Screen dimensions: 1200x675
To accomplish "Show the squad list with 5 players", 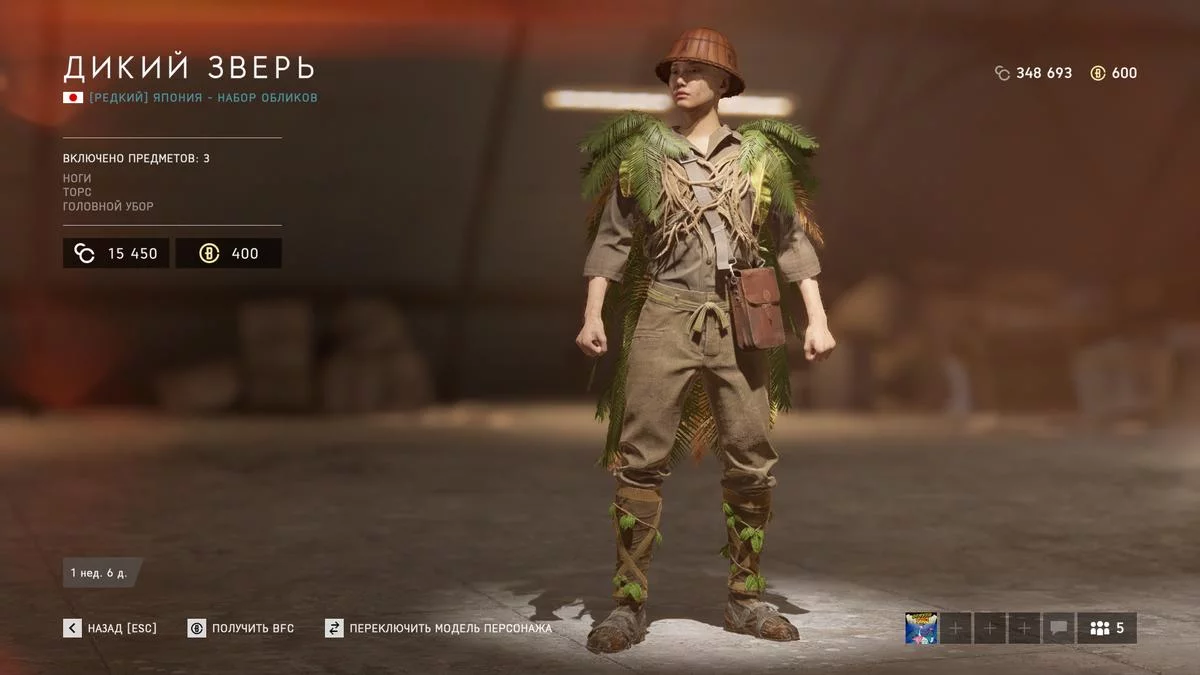I will tap(1107, 628).
